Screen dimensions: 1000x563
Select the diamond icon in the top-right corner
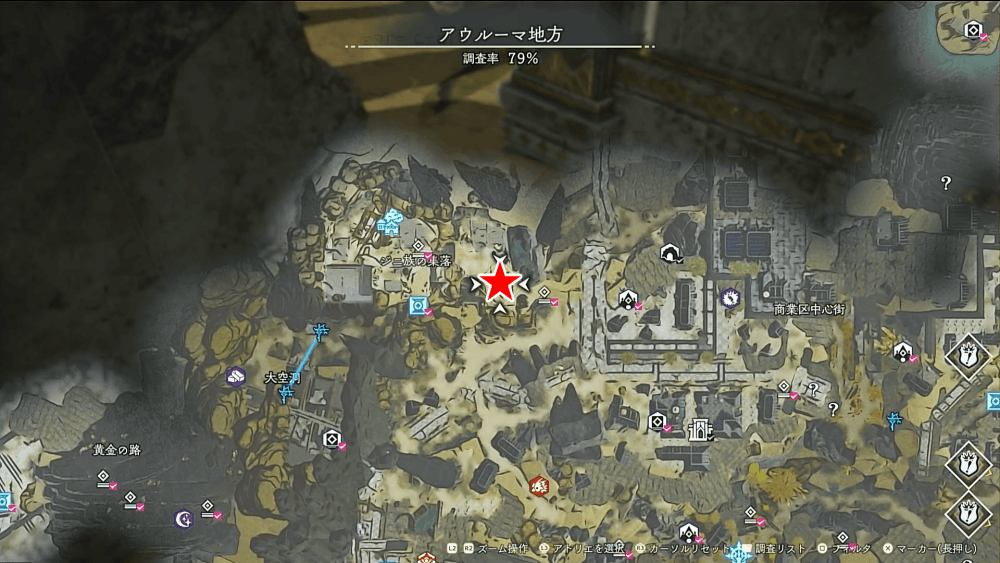pos(972,30)
